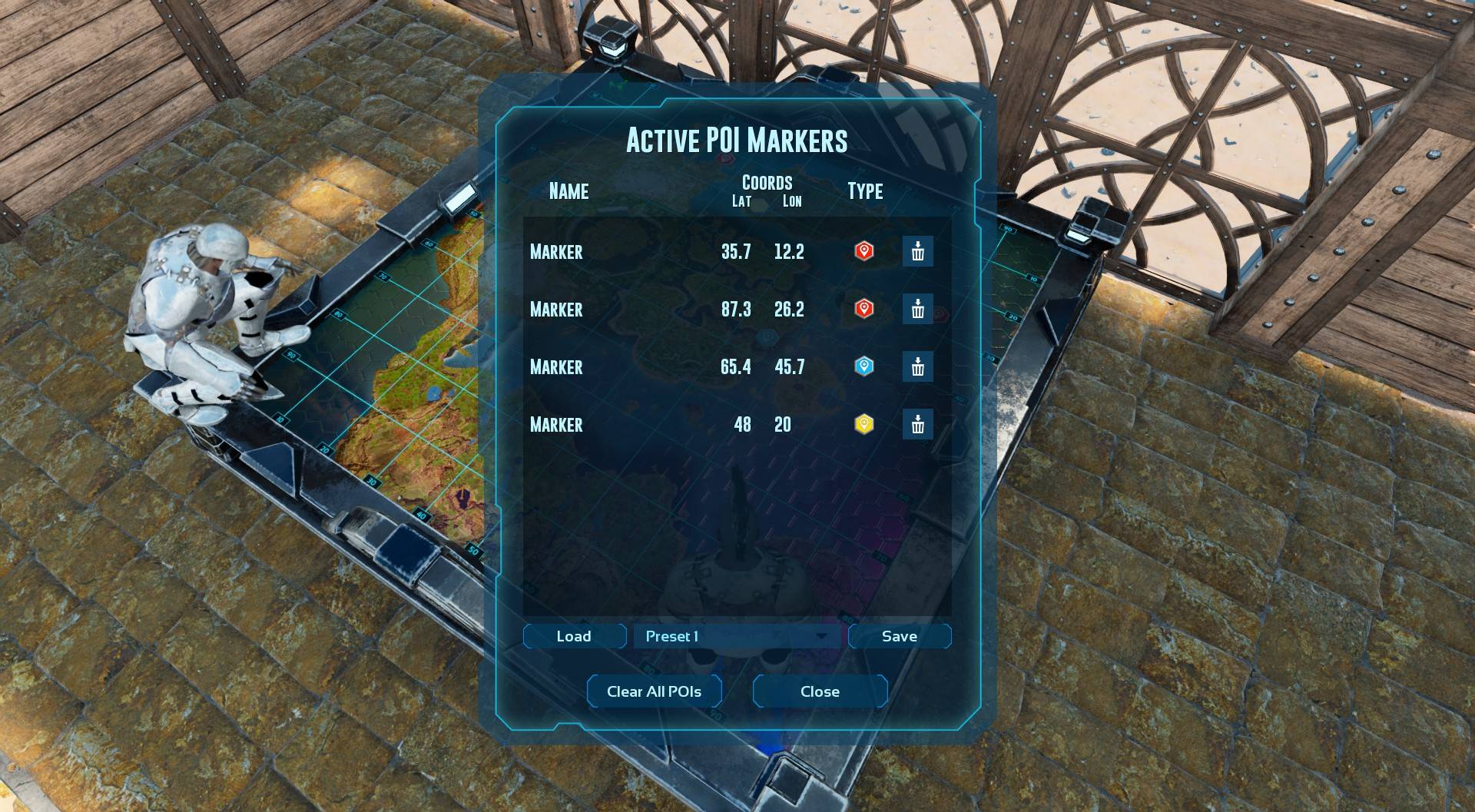The image size is (1475, 812).
Task: Clear All POIs
Action: pyautogui.click(x=654, y=691)
